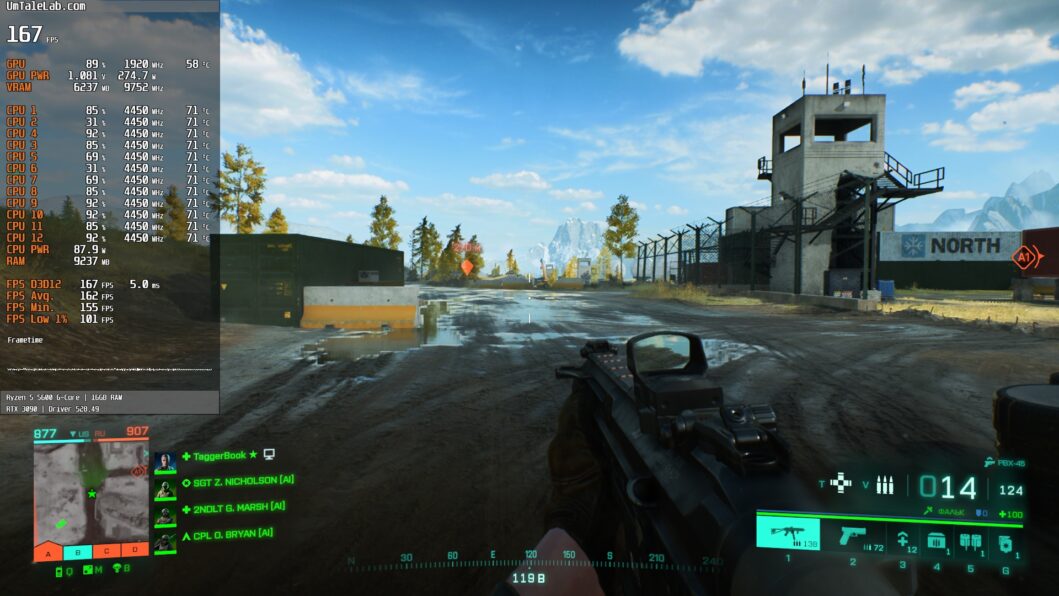Switch to the pistol sidearm slot
Screen dimensions: 1059x596
coord(852,536)
